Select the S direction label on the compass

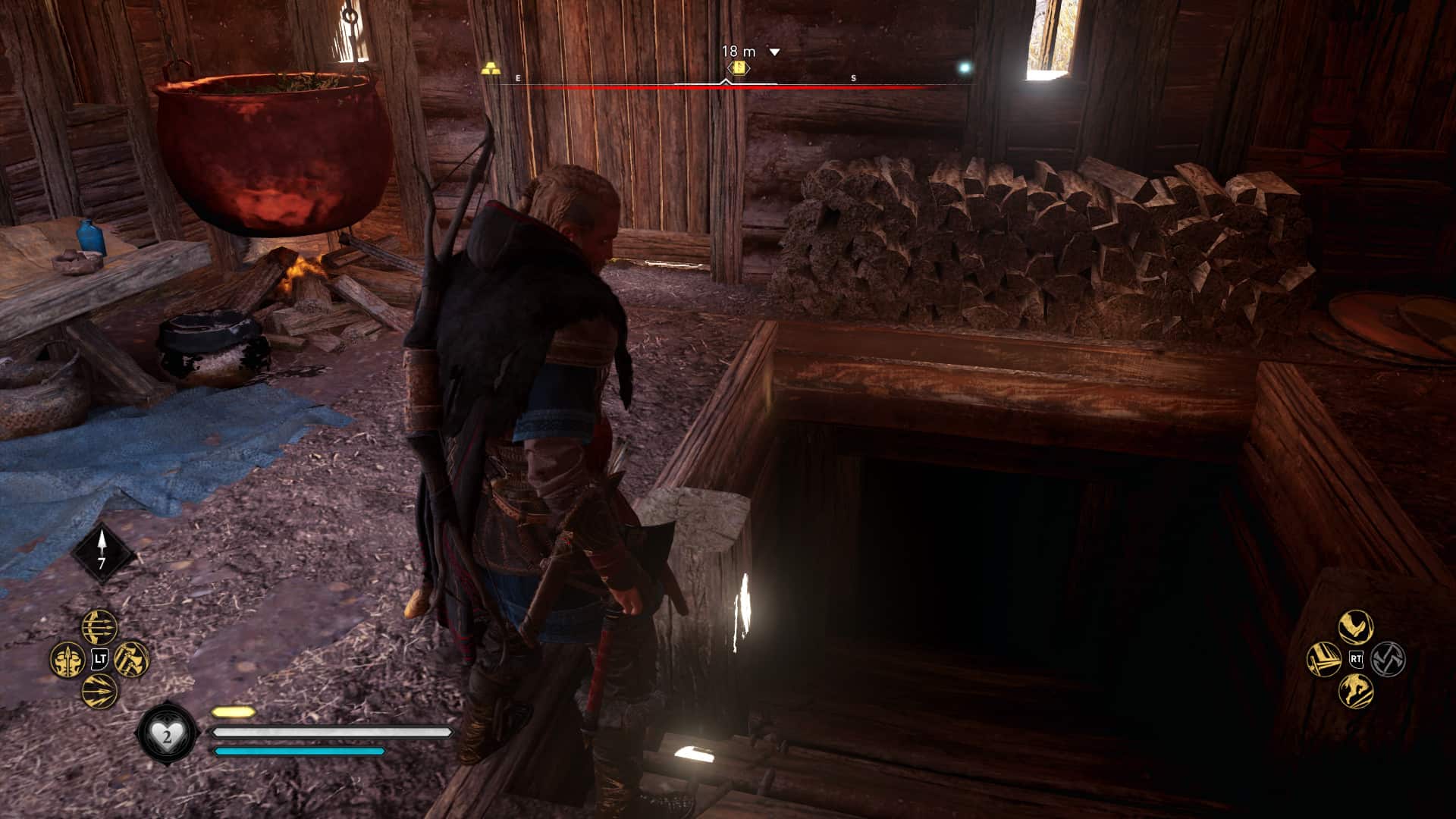click(853, 79)
